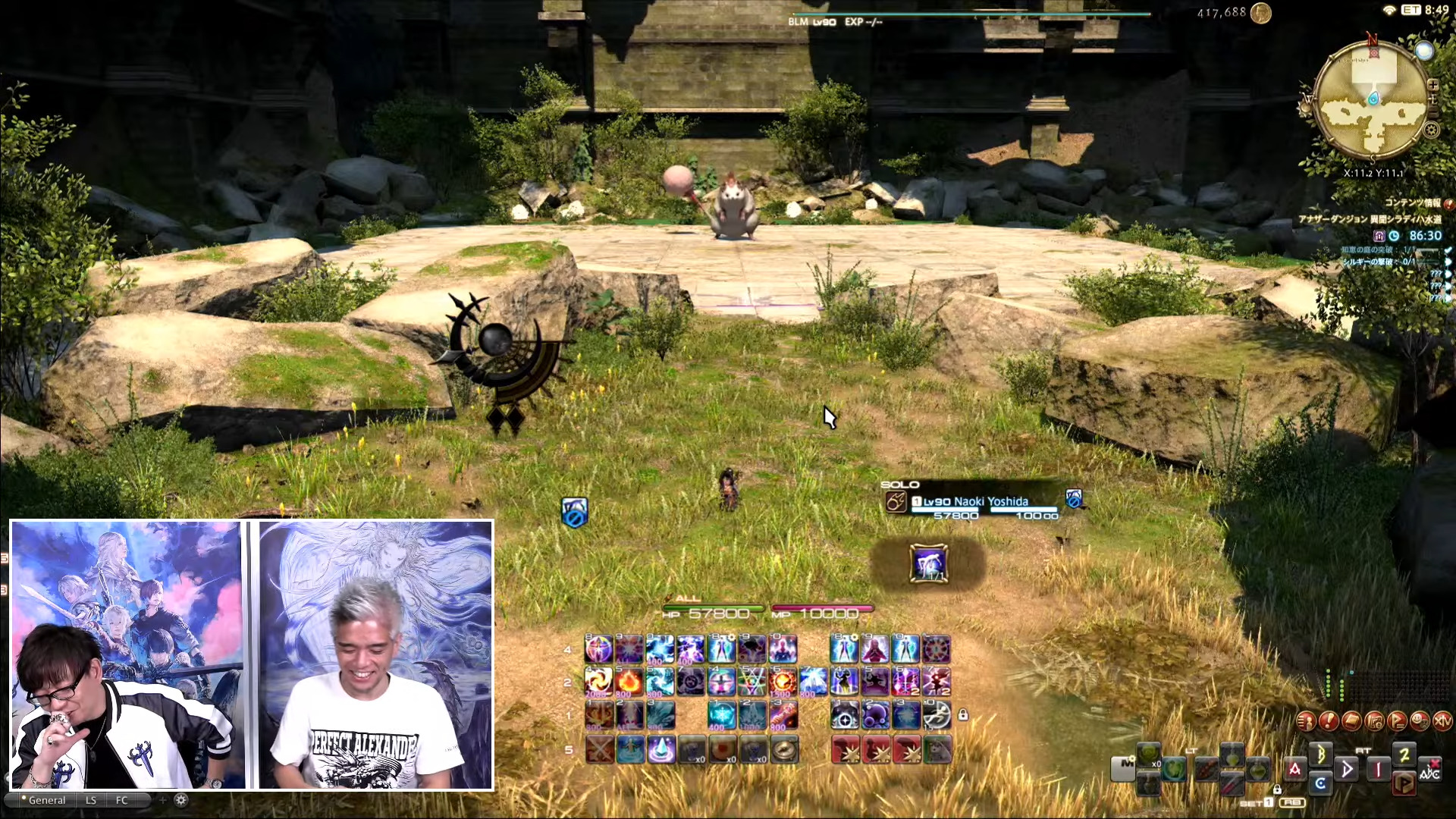Cast the Fire fireball spell
Screen dimensions: 1456x819
(x=629, y=682)
